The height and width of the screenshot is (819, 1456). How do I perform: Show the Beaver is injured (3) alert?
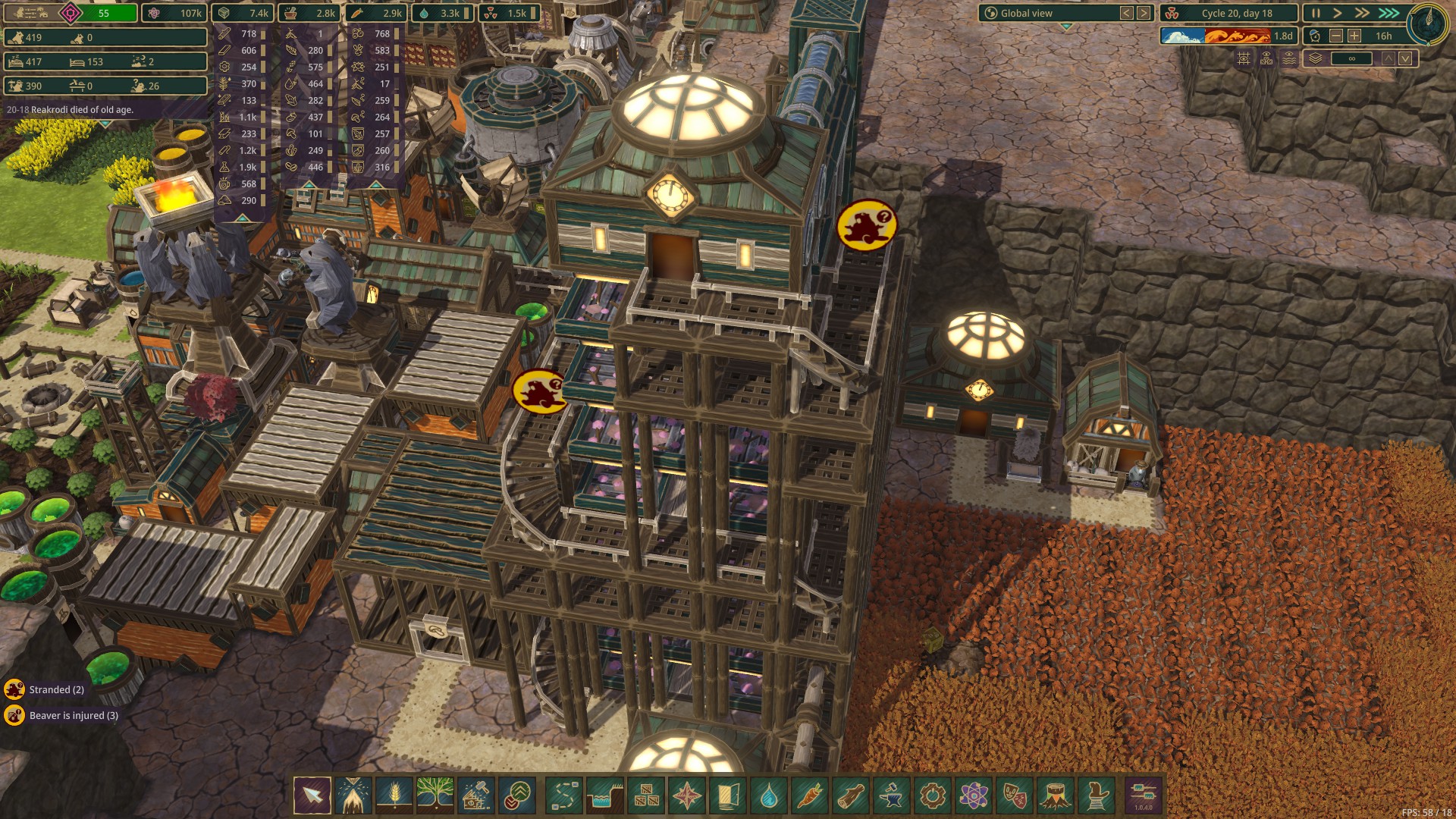coord(62,715)
